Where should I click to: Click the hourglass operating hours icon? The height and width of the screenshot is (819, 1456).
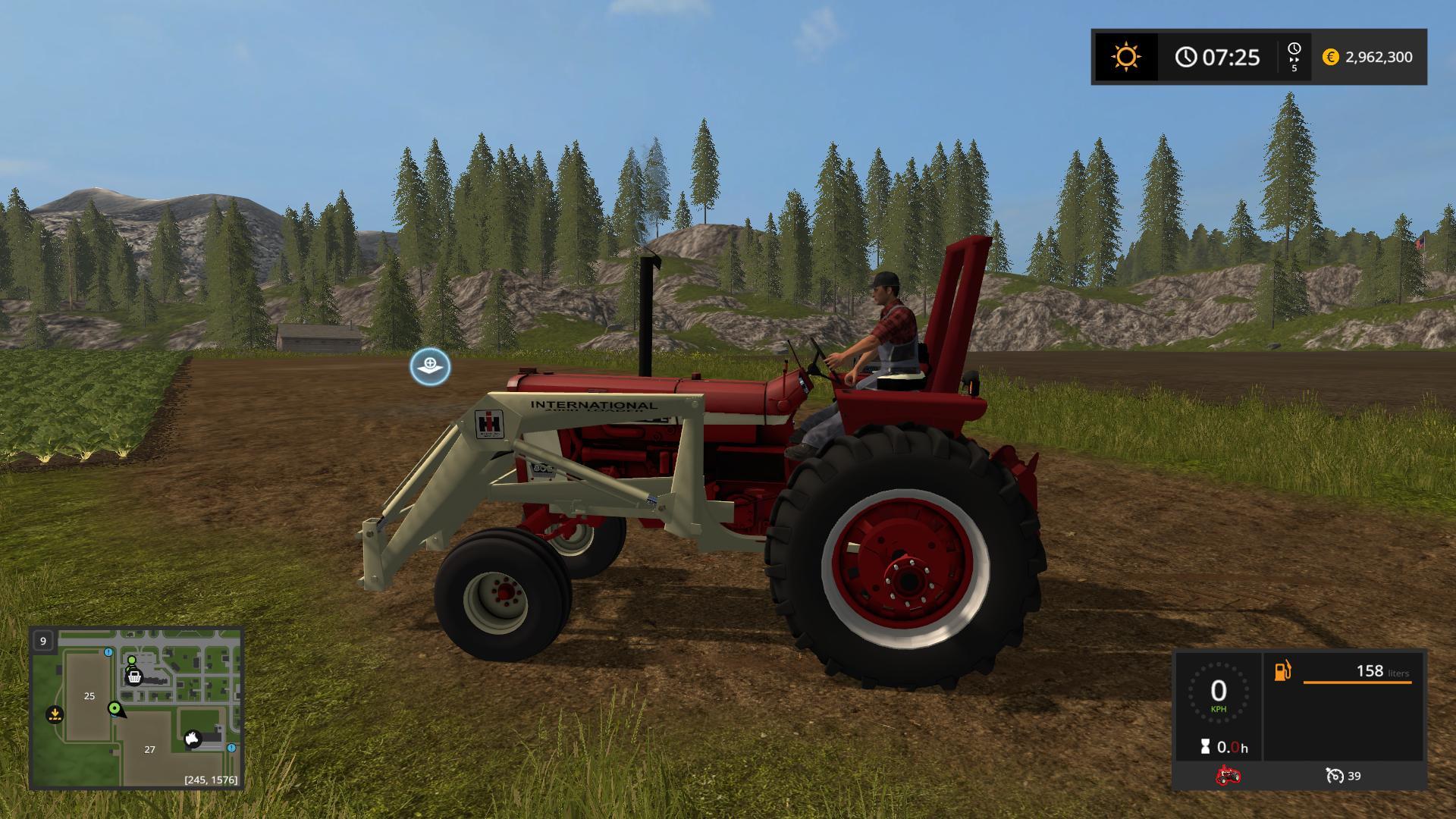(x=1205, y=746)
